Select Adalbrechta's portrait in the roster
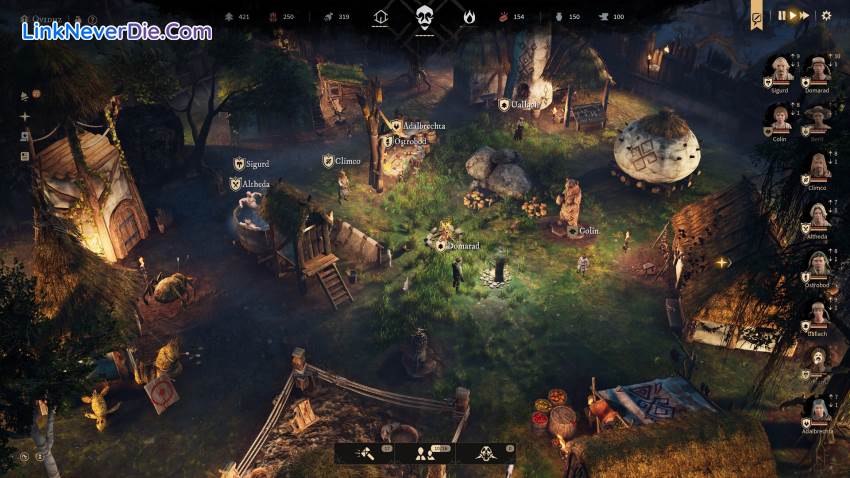 tap(819, 412)
